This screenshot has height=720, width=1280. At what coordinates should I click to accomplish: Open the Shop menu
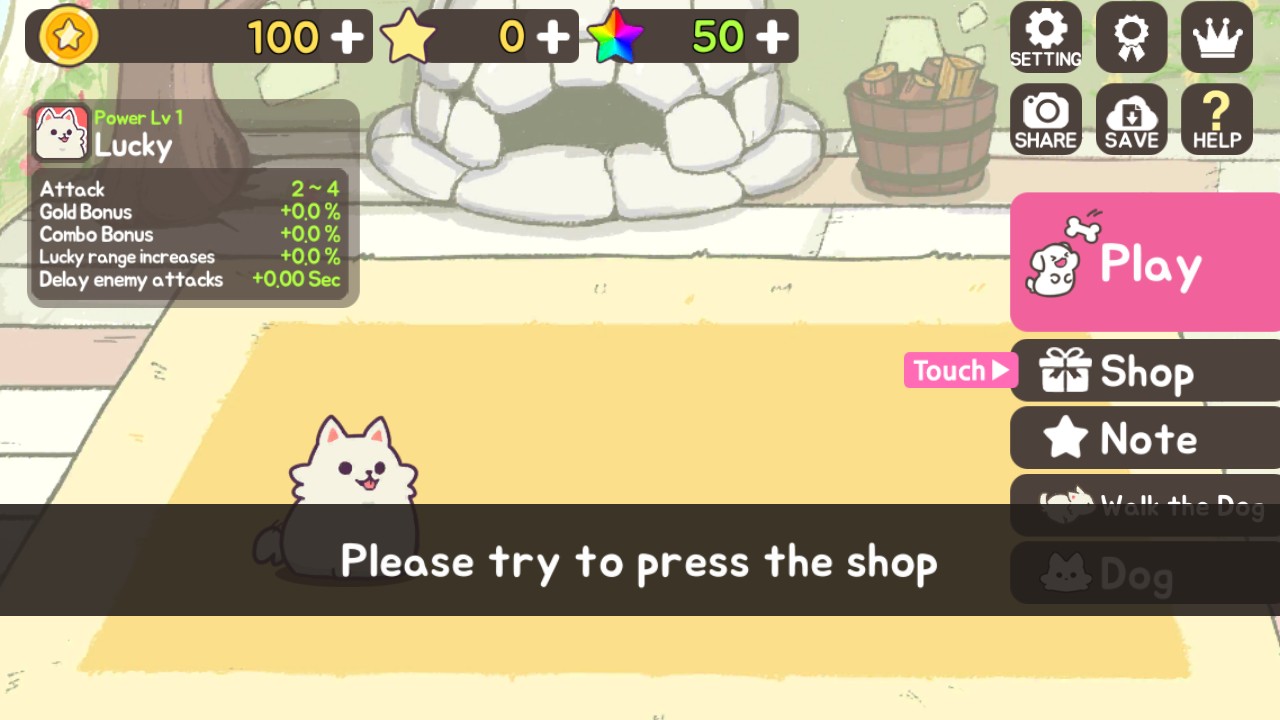1144,371
